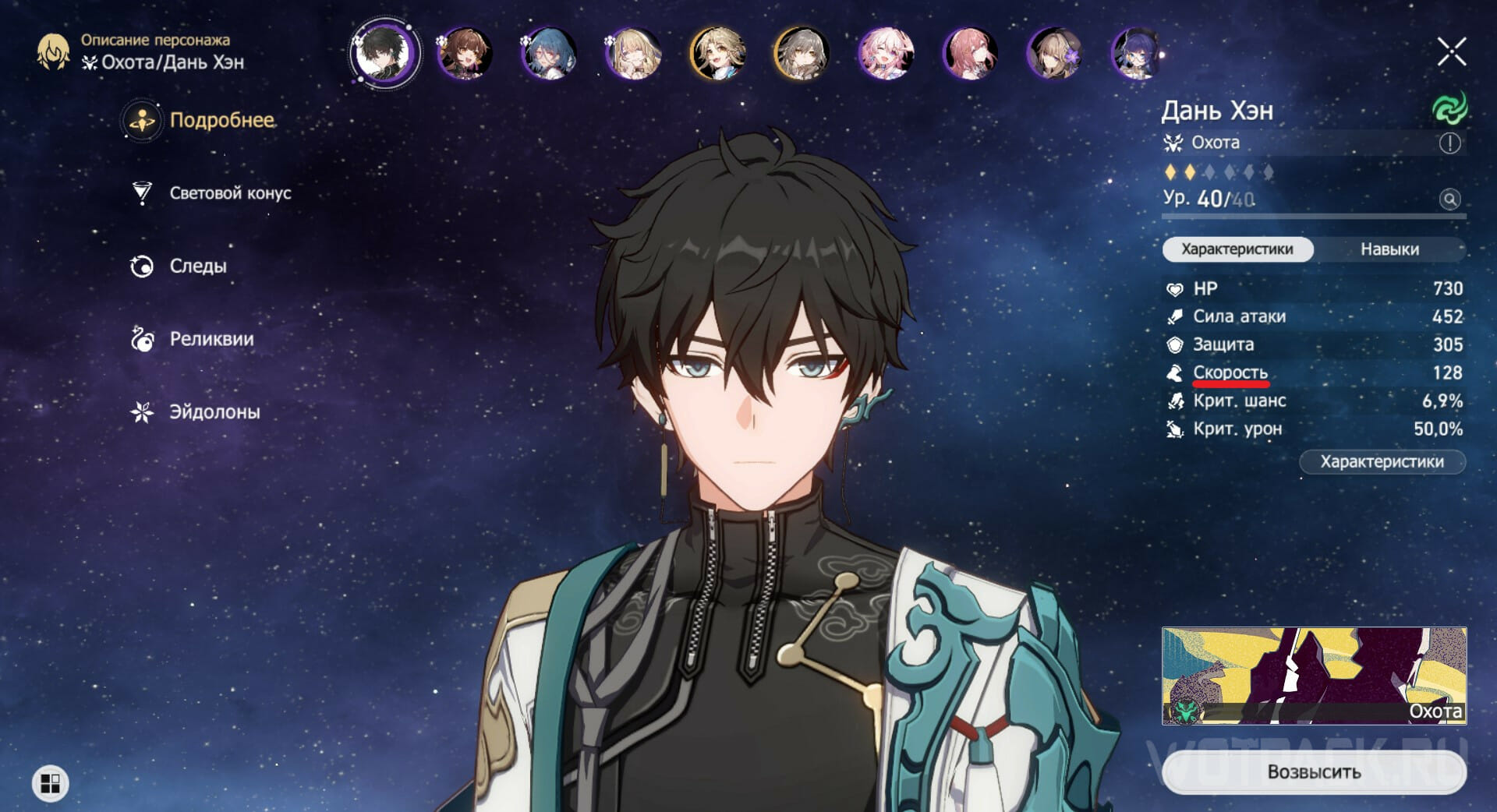Click the magnifier icon next to level

1449,199
